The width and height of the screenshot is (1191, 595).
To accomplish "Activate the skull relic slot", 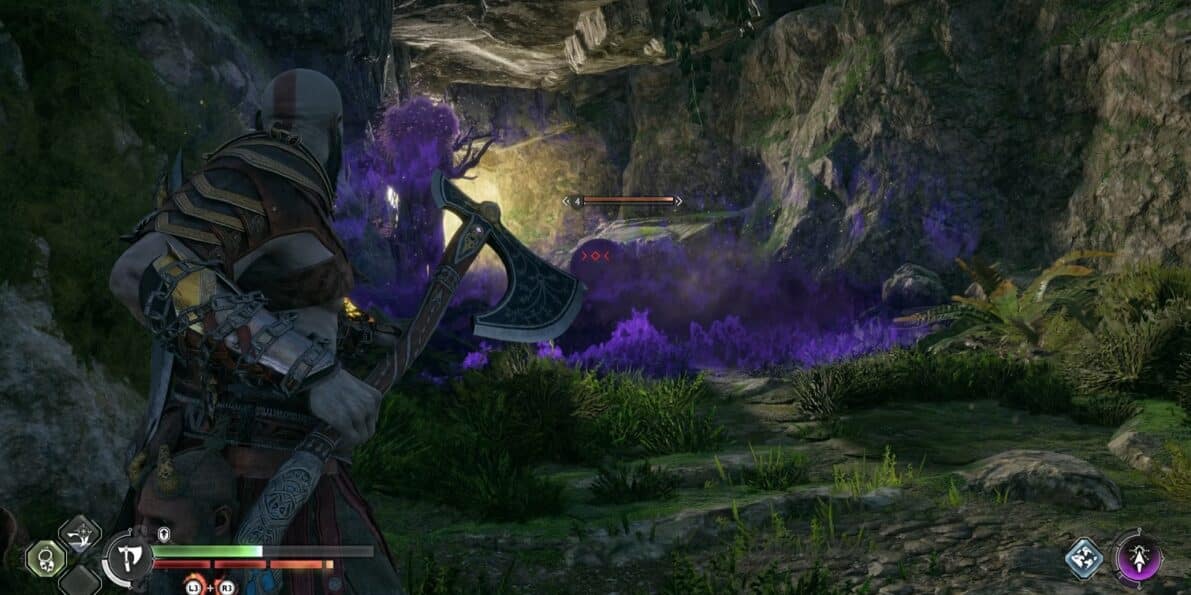I will coord(46,558).
